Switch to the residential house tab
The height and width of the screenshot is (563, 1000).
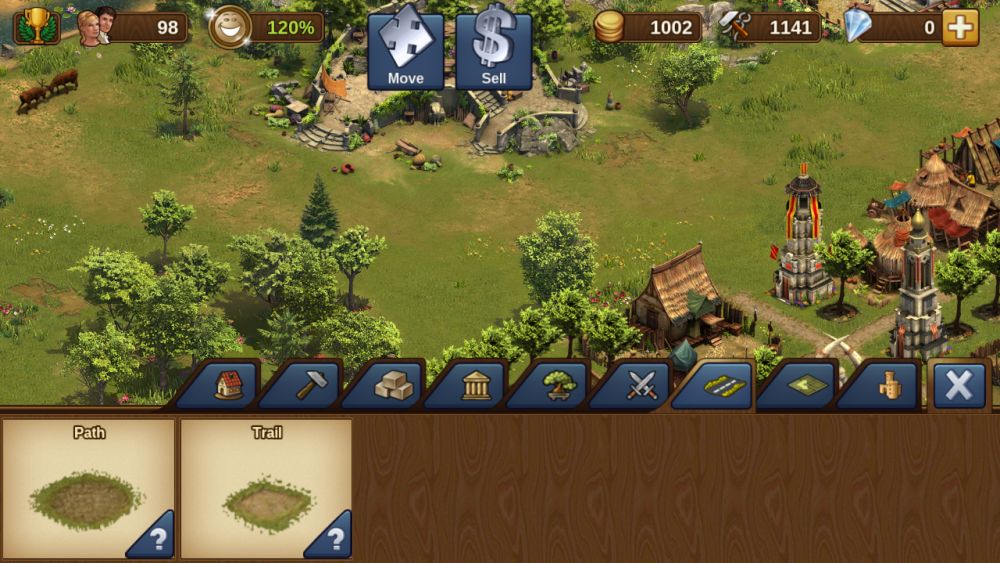click(x=228, y=385)
